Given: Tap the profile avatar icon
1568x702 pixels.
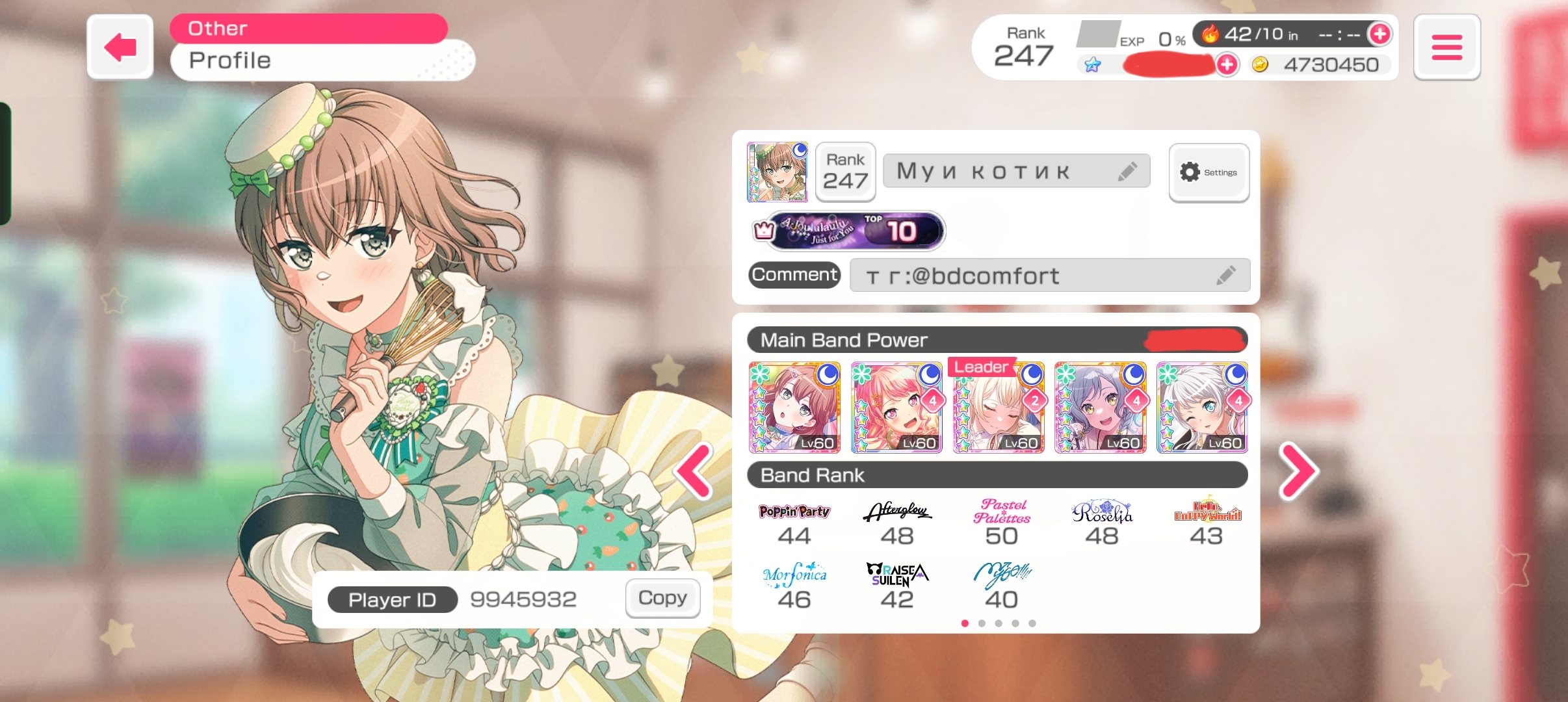Looking at the screenshot, I should pos(777,172).
